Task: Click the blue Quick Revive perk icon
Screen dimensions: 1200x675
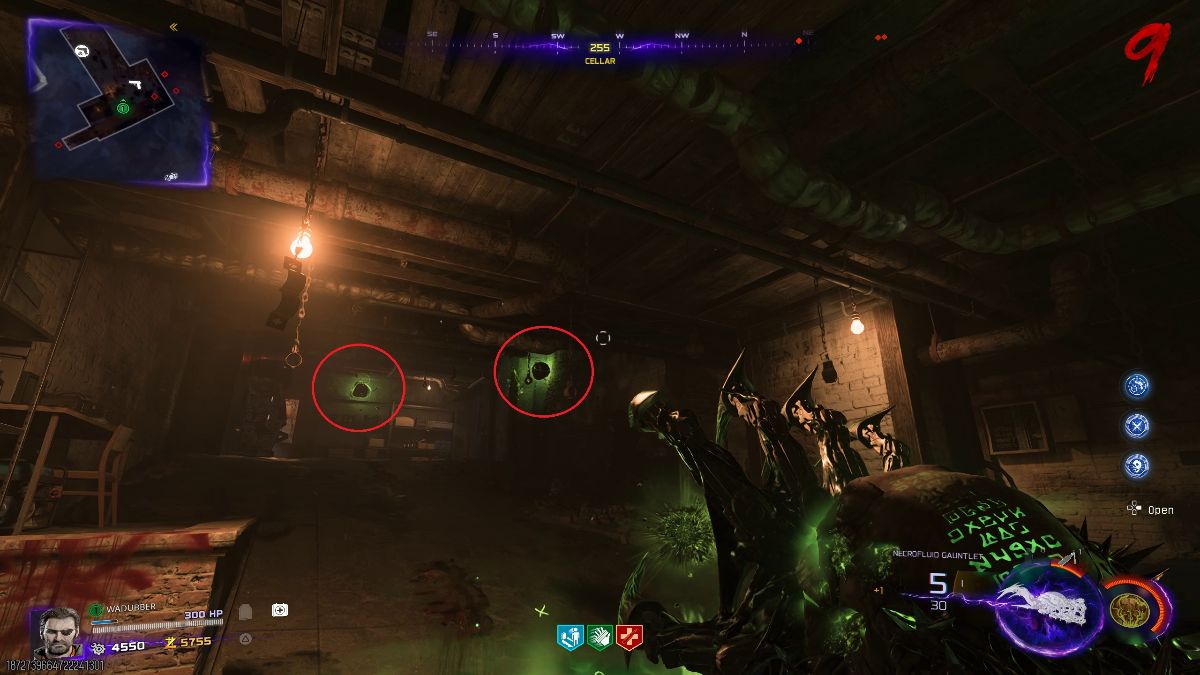Action: tap(570, 635)
